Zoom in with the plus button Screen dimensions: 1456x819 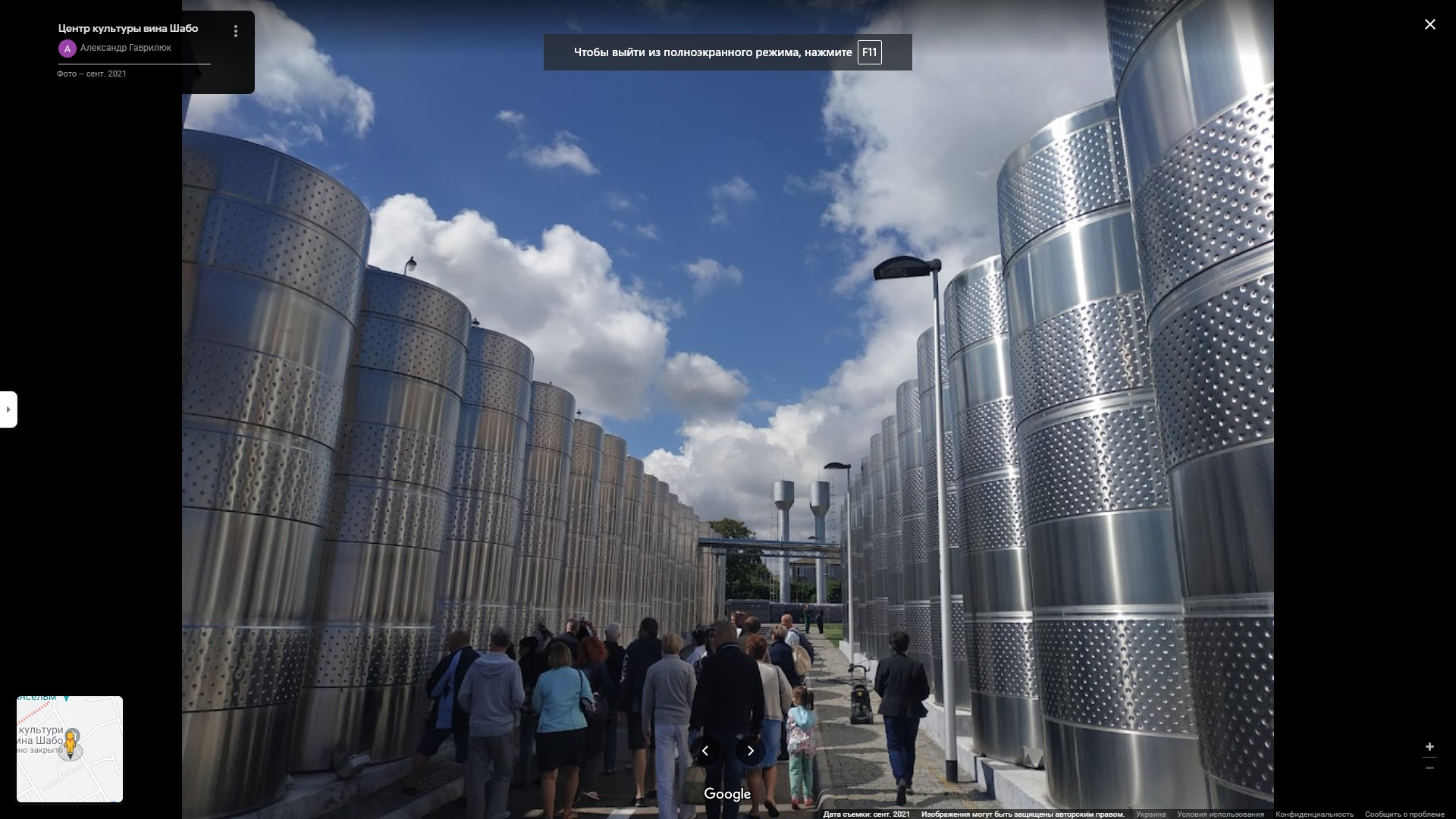click(x=1429, y=747)
